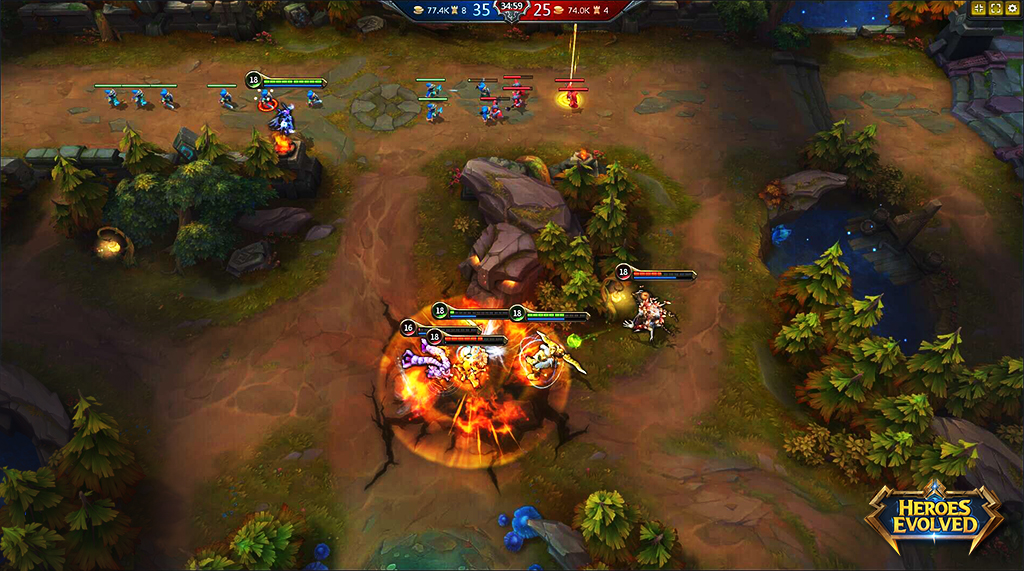Image resolution: width=1024 pixels, height=571 pixels.
Task: Click the inward-arrows collapse view icon
Action: (x=978, y=9)
